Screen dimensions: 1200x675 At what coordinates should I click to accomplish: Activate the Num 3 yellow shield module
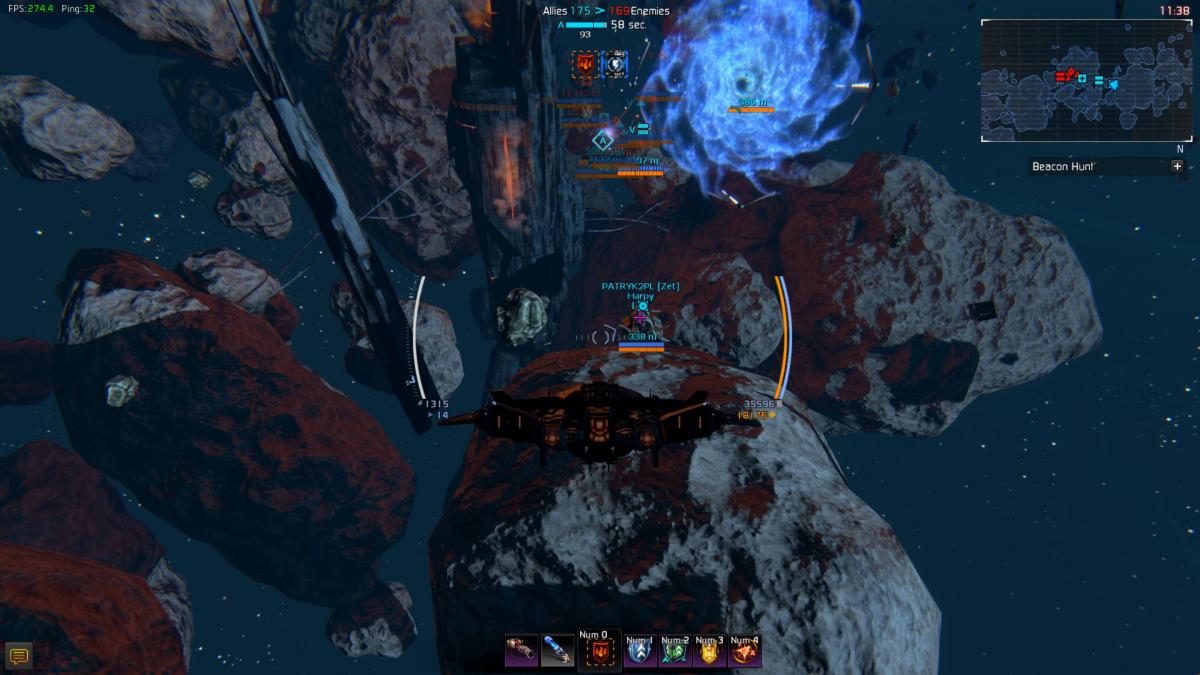[709, 653]
